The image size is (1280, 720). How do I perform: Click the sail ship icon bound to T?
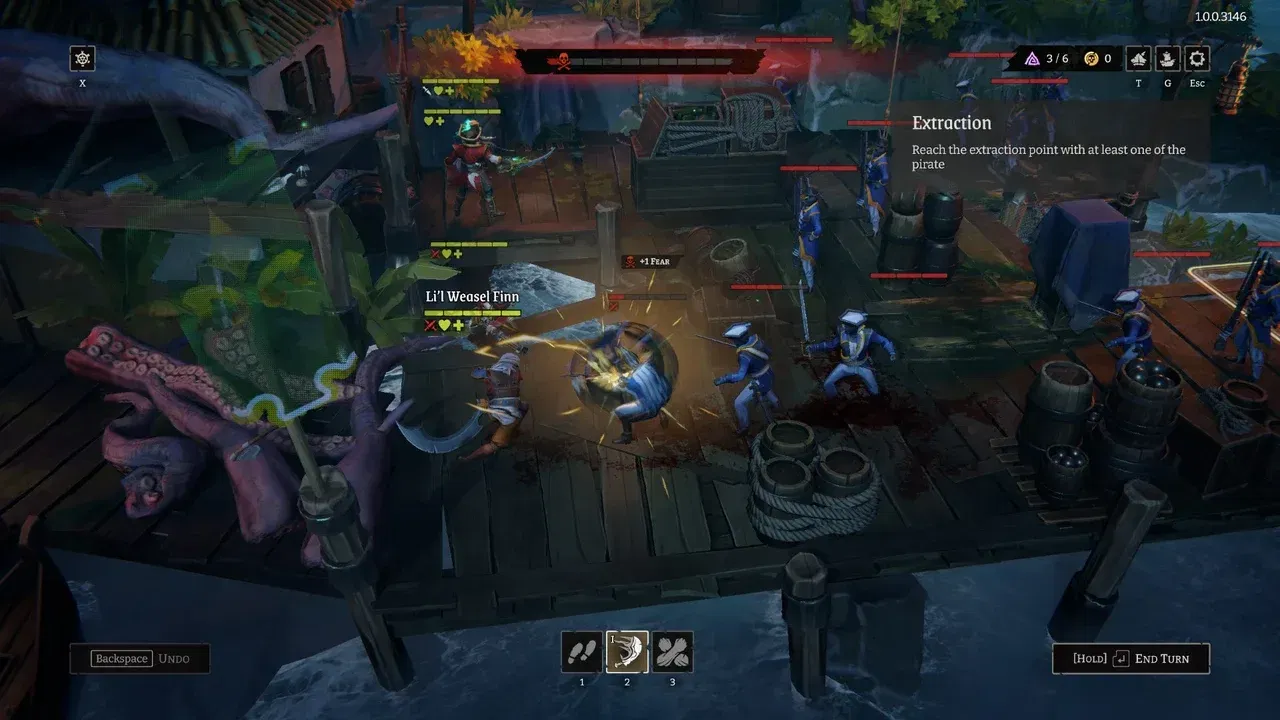pyautogui.click(x=1137, y=58)
